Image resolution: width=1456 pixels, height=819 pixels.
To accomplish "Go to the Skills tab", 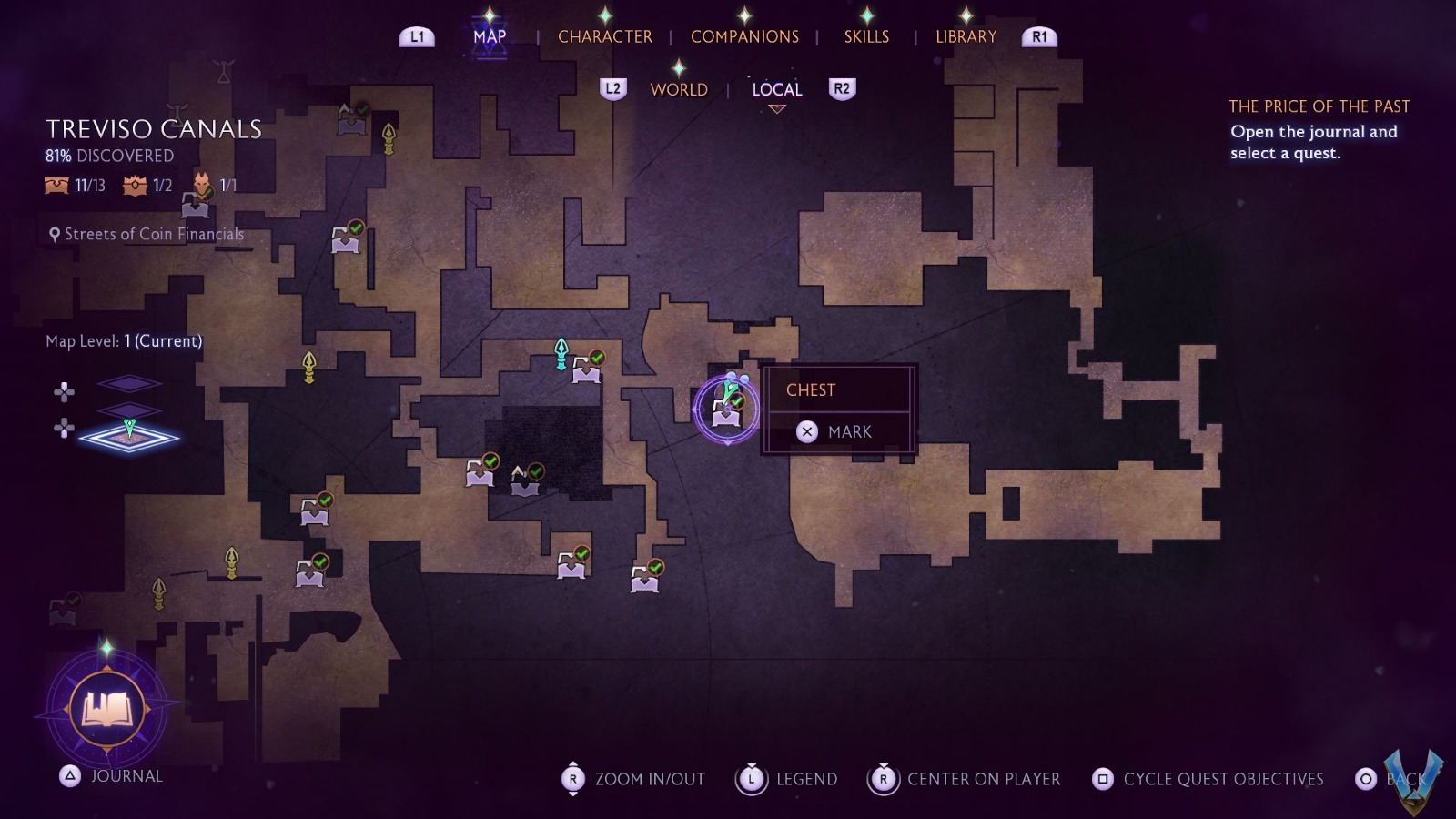I will tap(866, 36).
